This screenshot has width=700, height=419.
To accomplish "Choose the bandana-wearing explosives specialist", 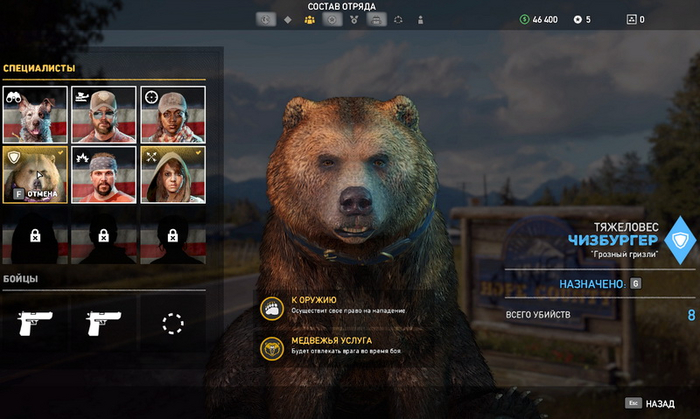I will pos(104,175).
